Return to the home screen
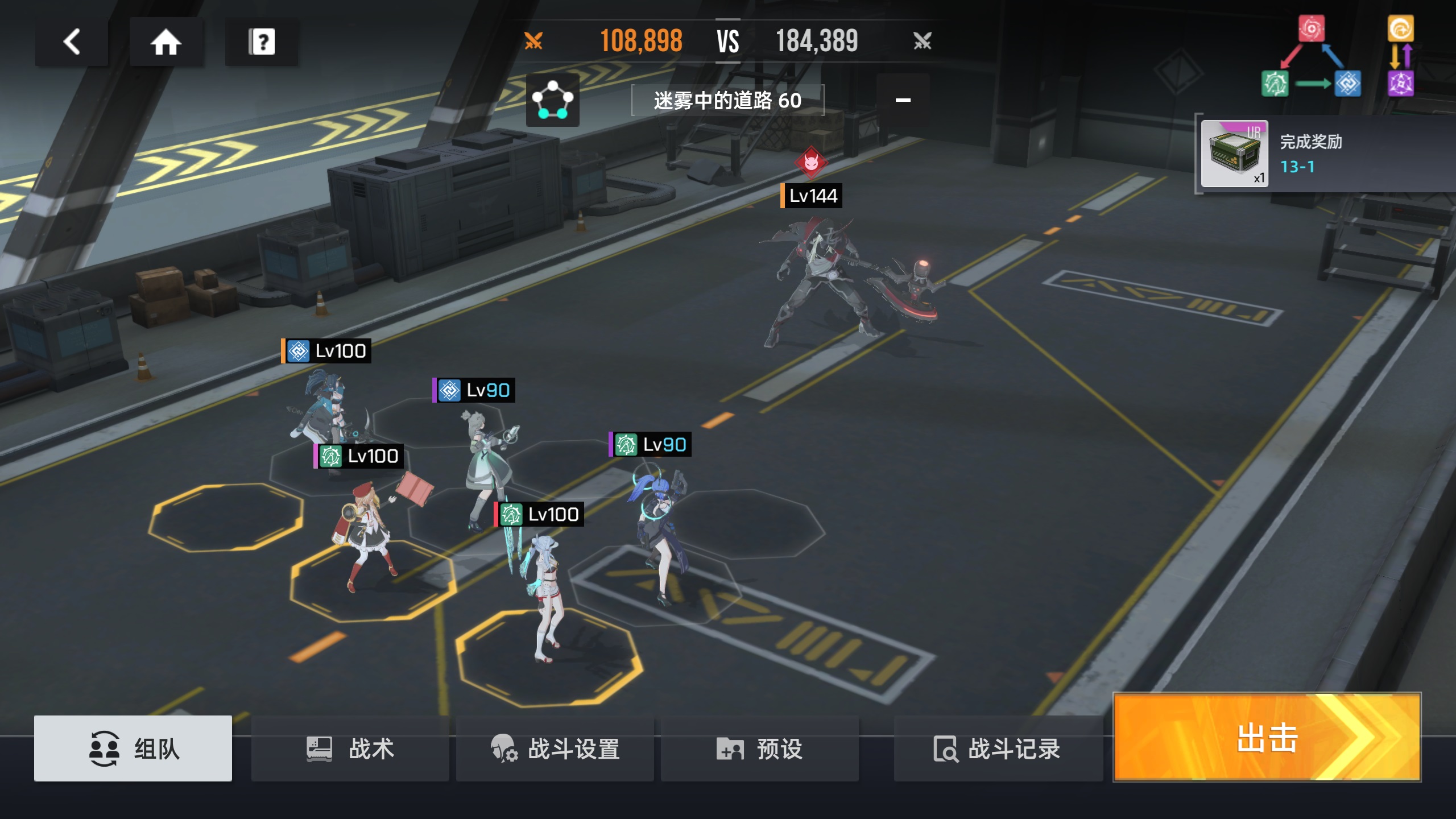The height and width of the screenshot is (819, 1456). [x=166, y=42]
